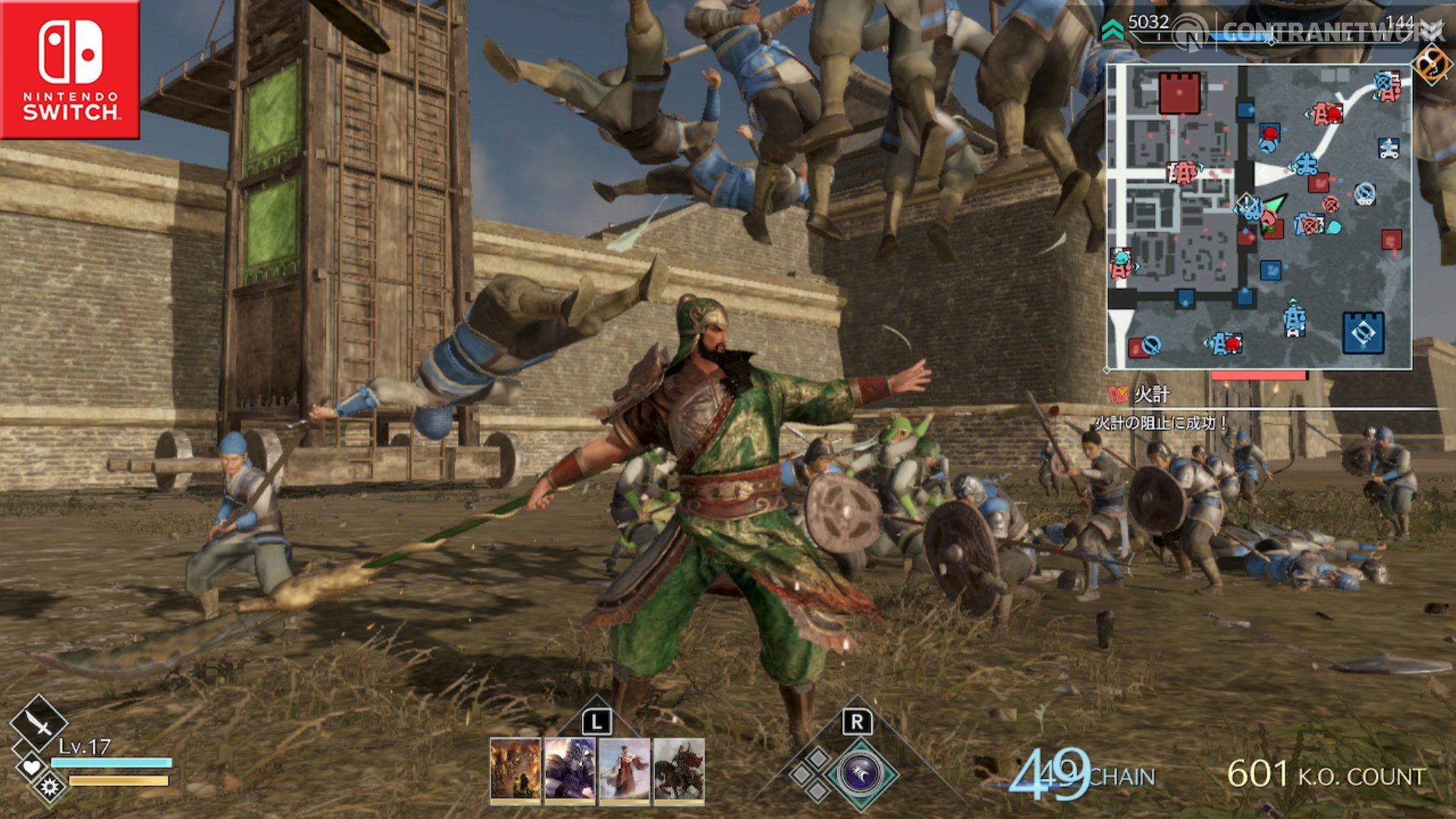
Task: Select the burning battlefield tactic card
Action: pos(516,770)
